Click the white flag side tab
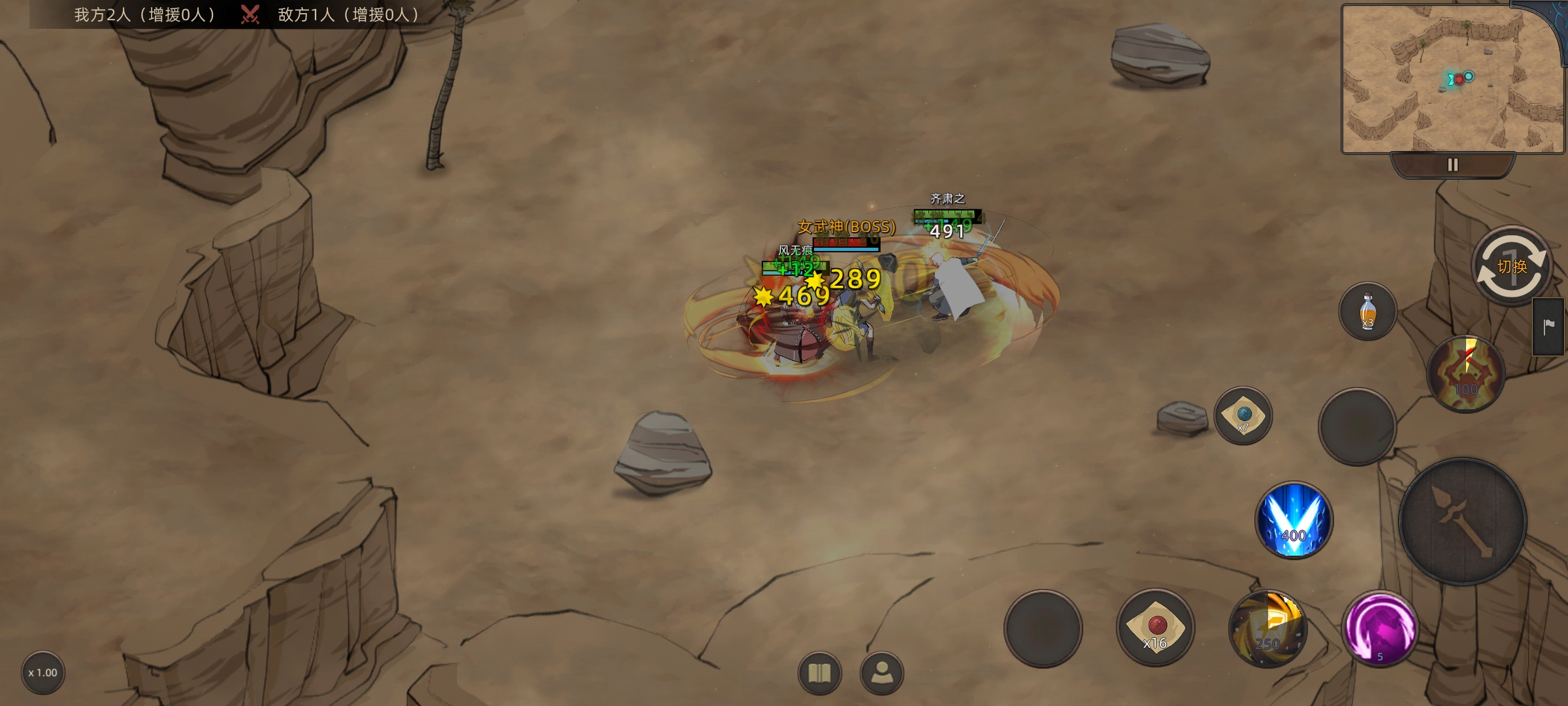The height and width of the screenshot is (706, 1568). (1548, 327)
